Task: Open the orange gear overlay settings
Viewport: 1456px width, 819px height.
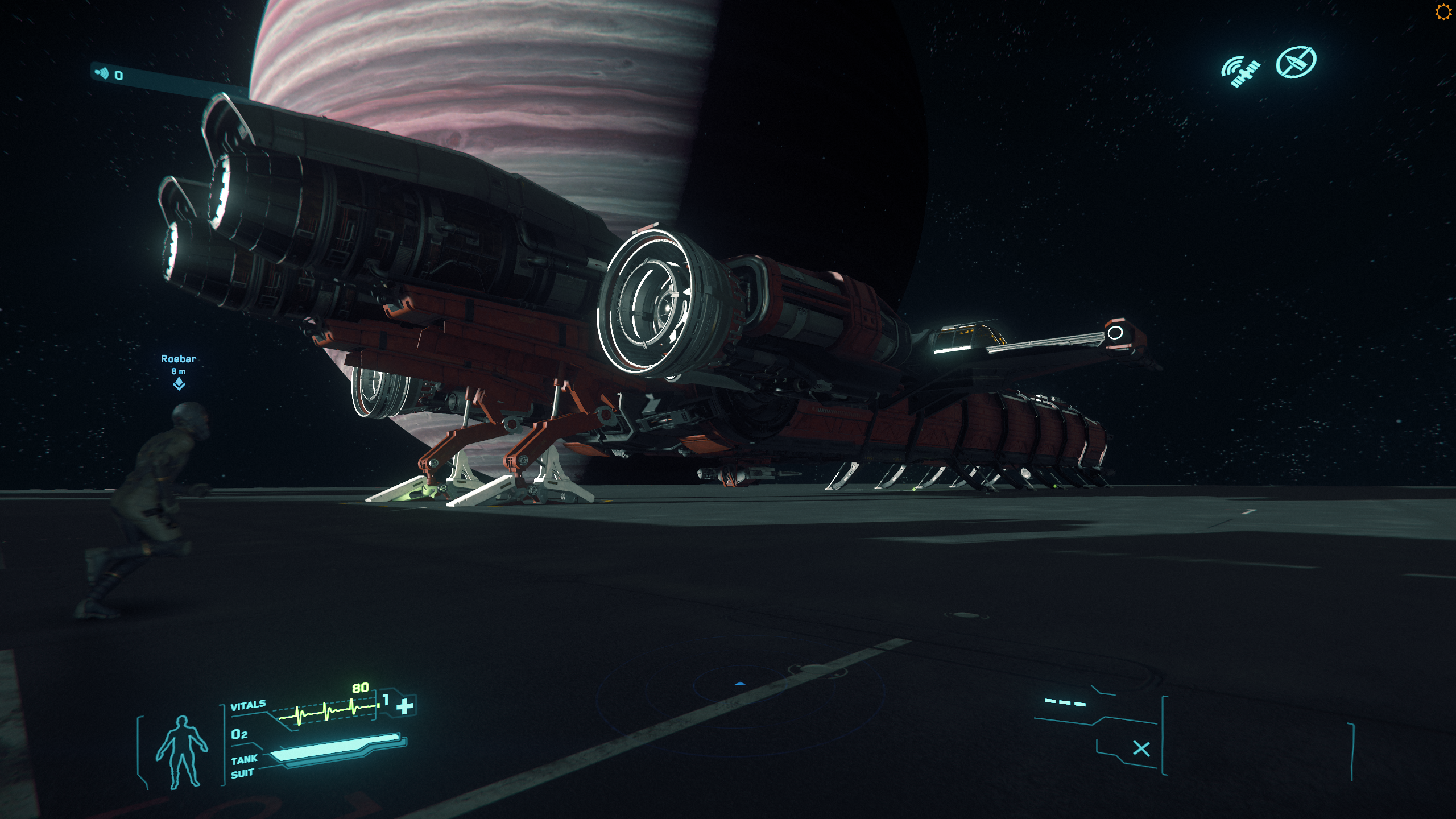Action: (1443, 12)
